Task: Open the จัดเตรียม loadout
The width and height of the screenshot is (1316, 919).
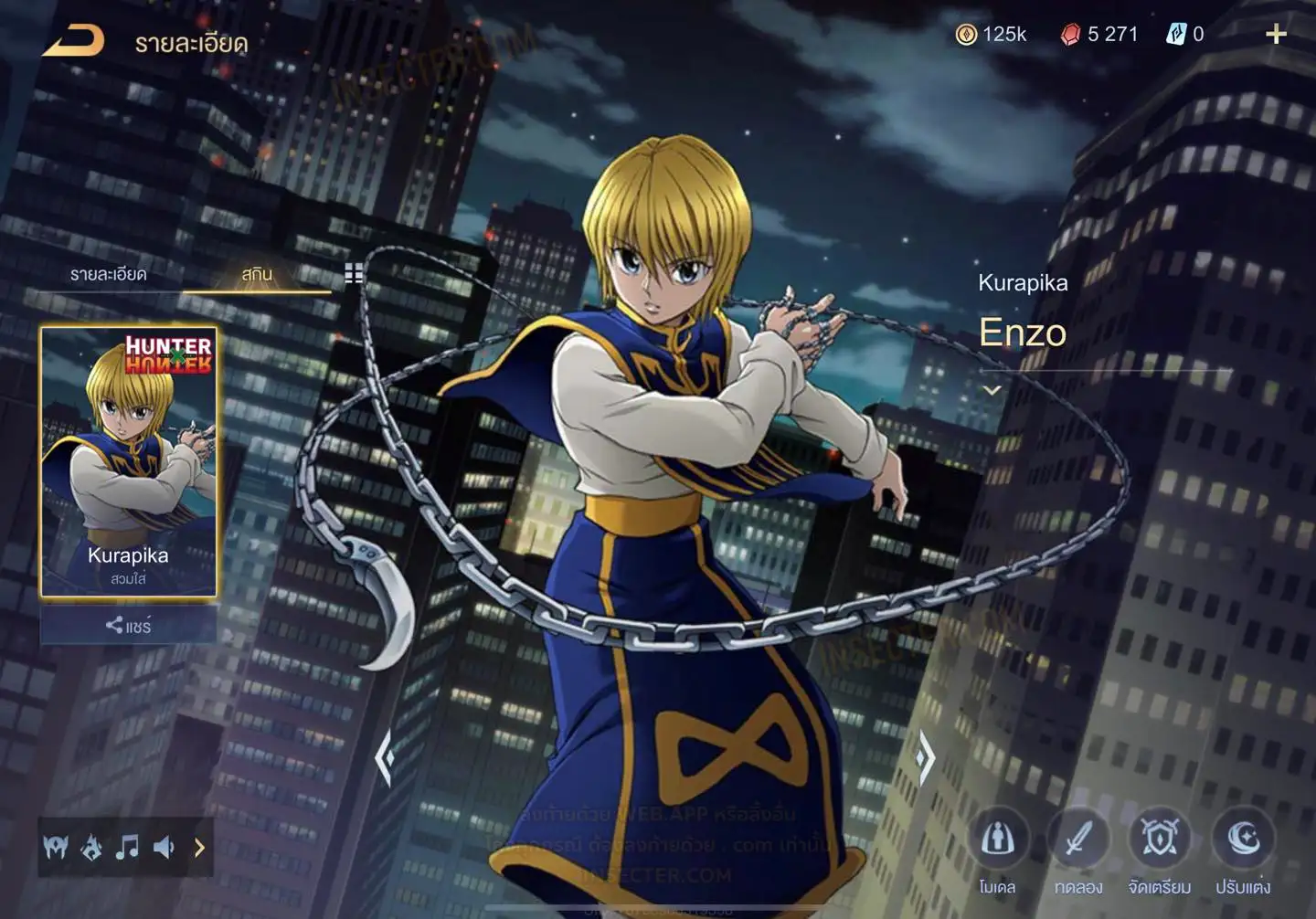Action: tap(1159, 839)
